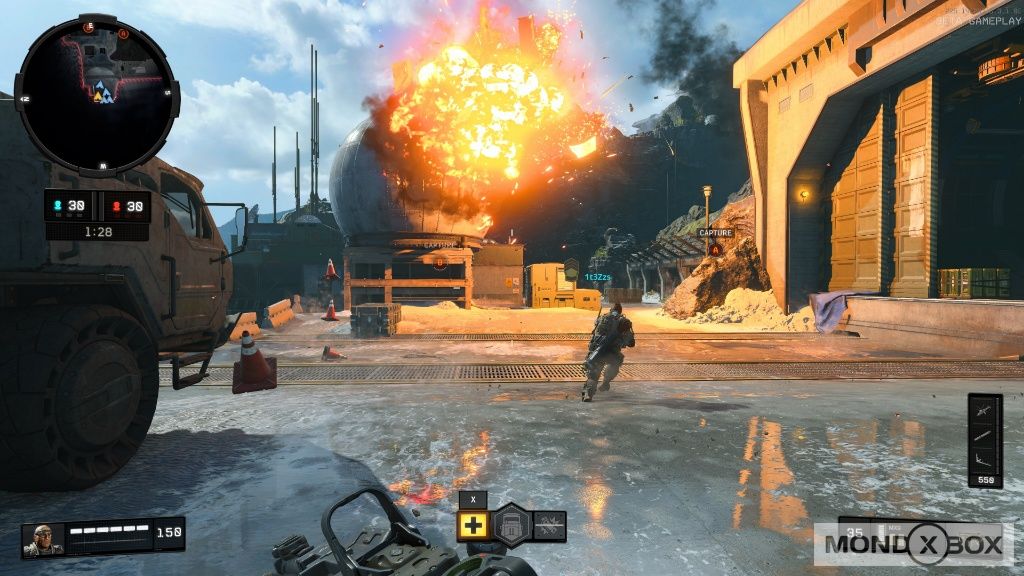Viewport: 1024px width, 576px height.
Task: Click the objective A marker on the minimap
Action: point(123,34)
